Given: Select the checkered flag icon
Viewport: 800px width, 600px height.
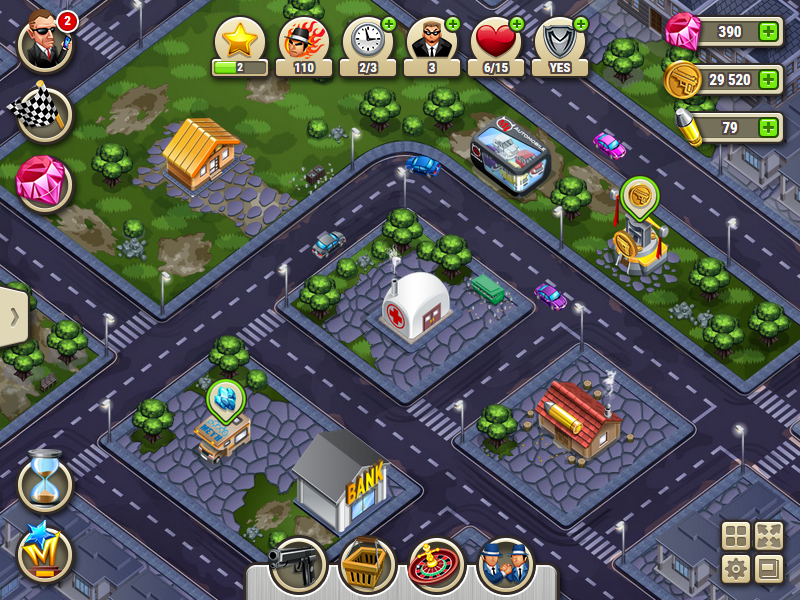Looking at the screenshot, I should [44, 114].
